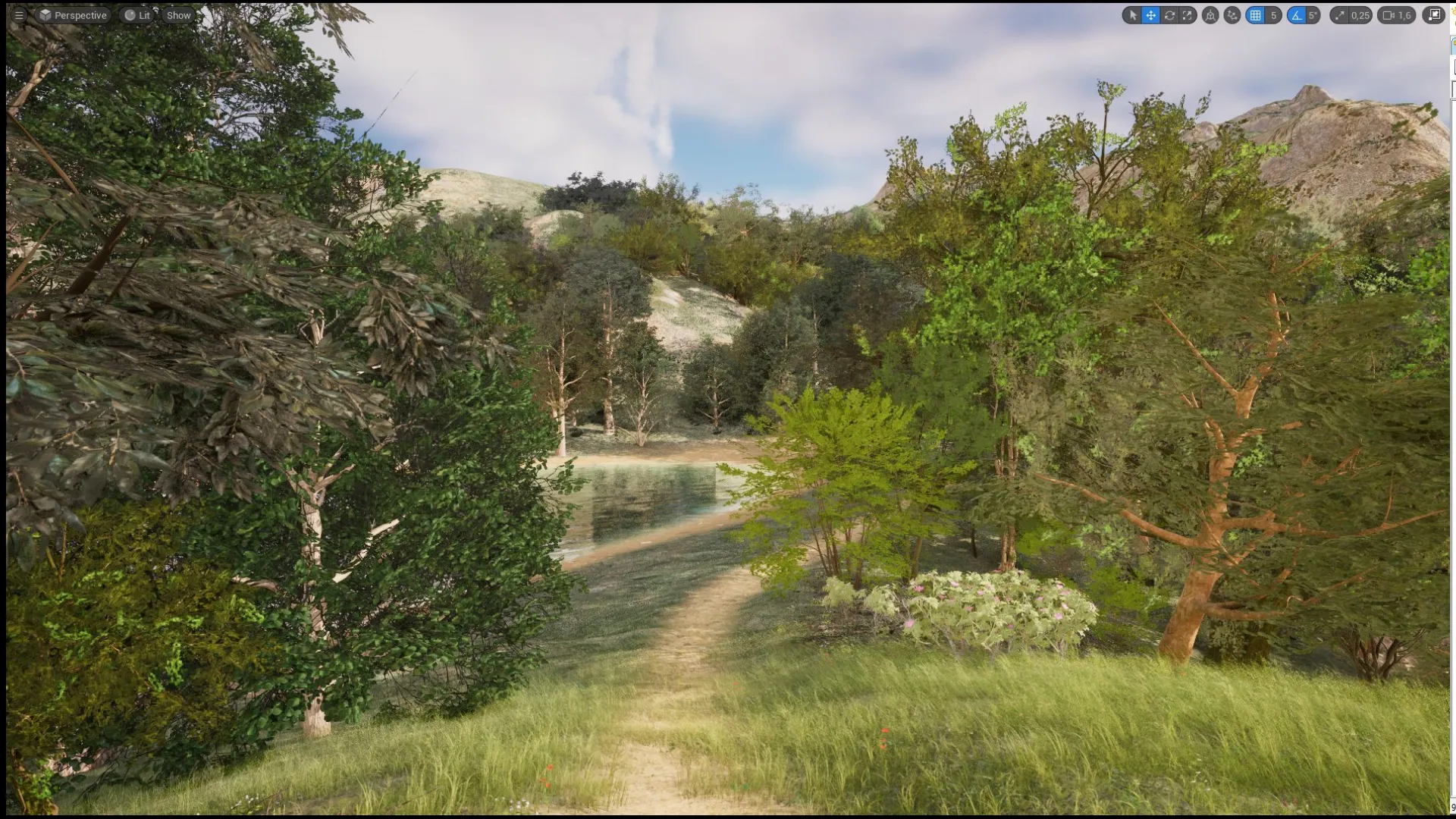This screenshot has height=819, width=1456.
Task: Open the 0,25 scale snap value
Action: [x=1360, y=15]
